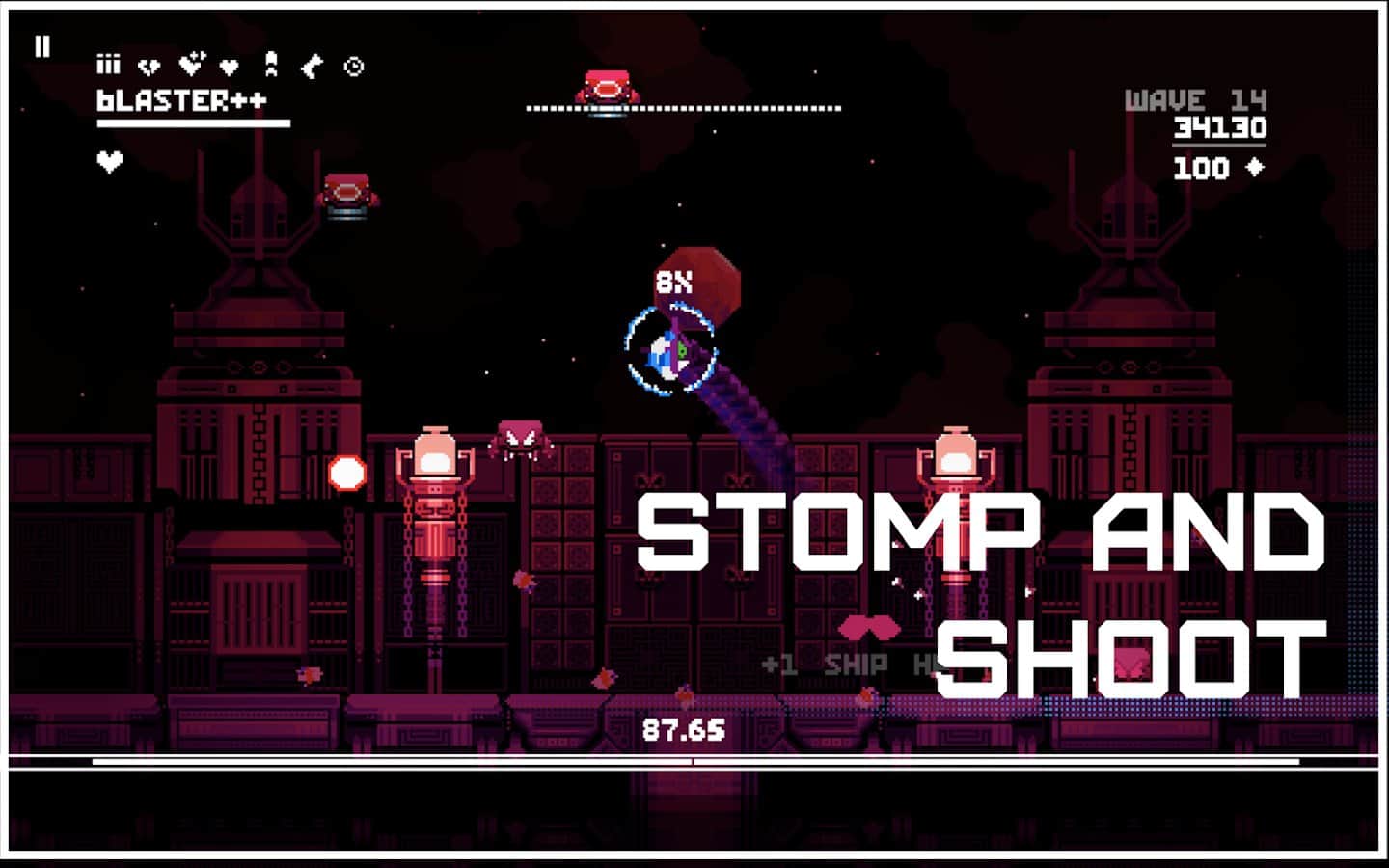This screenshot has height=868, width=1389.
Task: Select the 'iii' ammo power-up icon
Action: tap(108, 66)
